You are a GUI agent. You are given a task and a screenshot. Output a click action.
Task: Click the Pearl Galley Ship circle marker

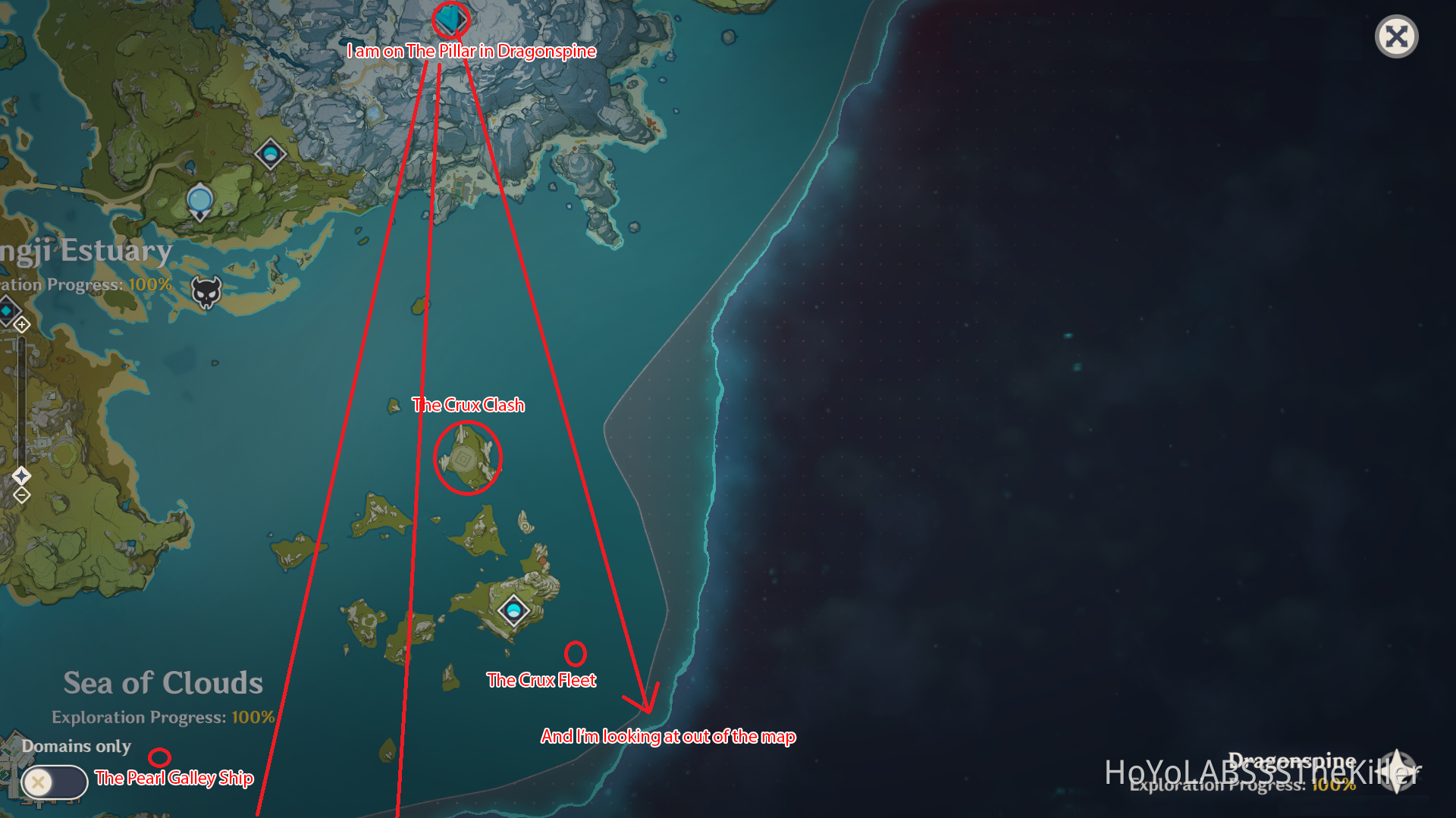click(161, 756)
